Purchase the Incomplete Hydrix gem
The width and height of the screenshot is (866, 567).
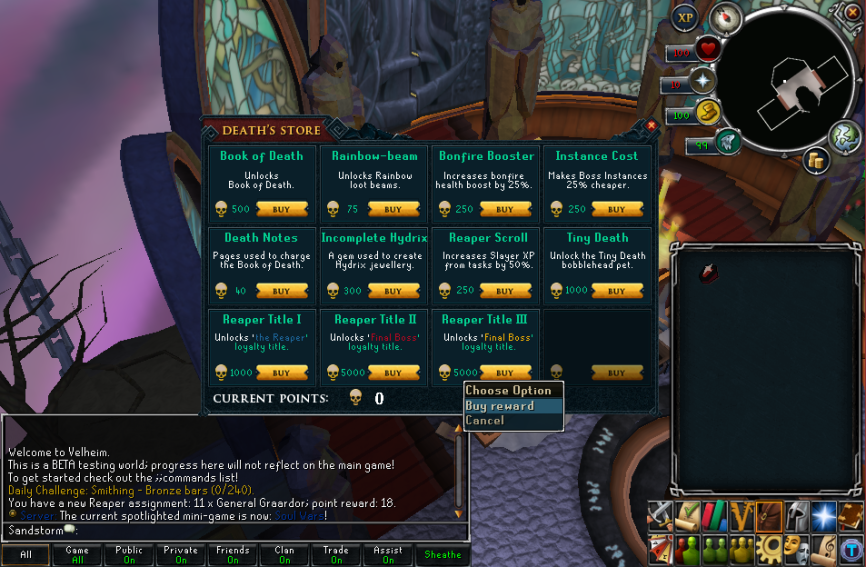click(393, 291)
